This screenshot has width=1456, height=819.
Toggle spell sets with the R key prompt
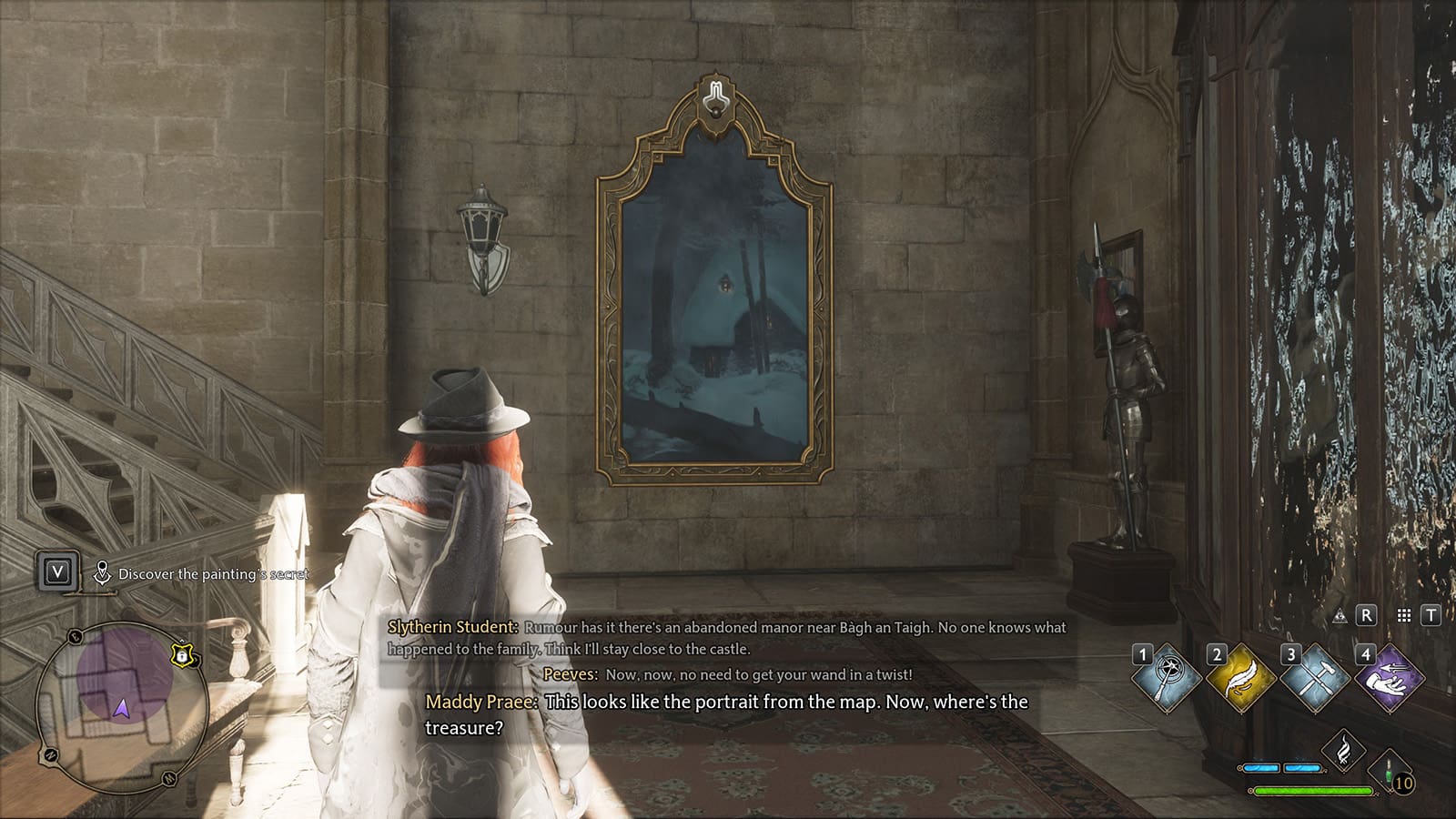[x=1366, y=617]
